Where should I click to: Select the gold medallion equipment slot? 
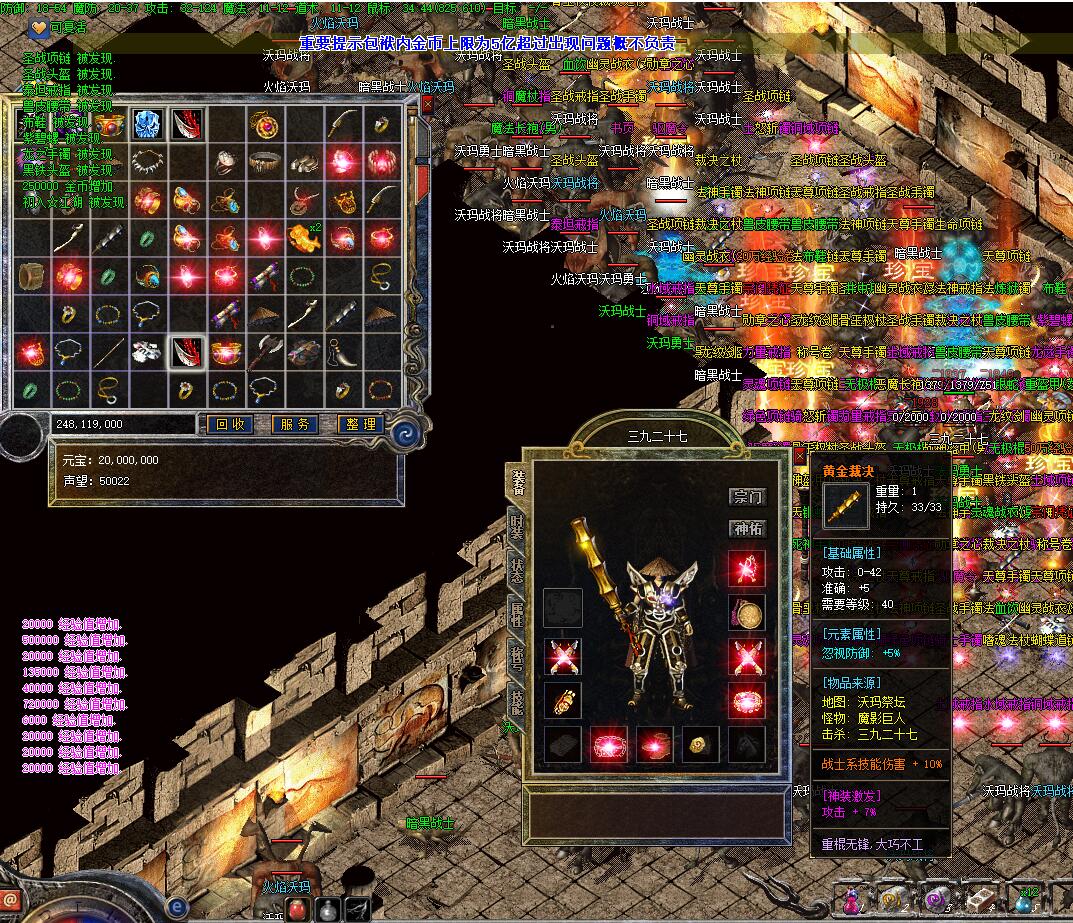[x=746, y=612]
